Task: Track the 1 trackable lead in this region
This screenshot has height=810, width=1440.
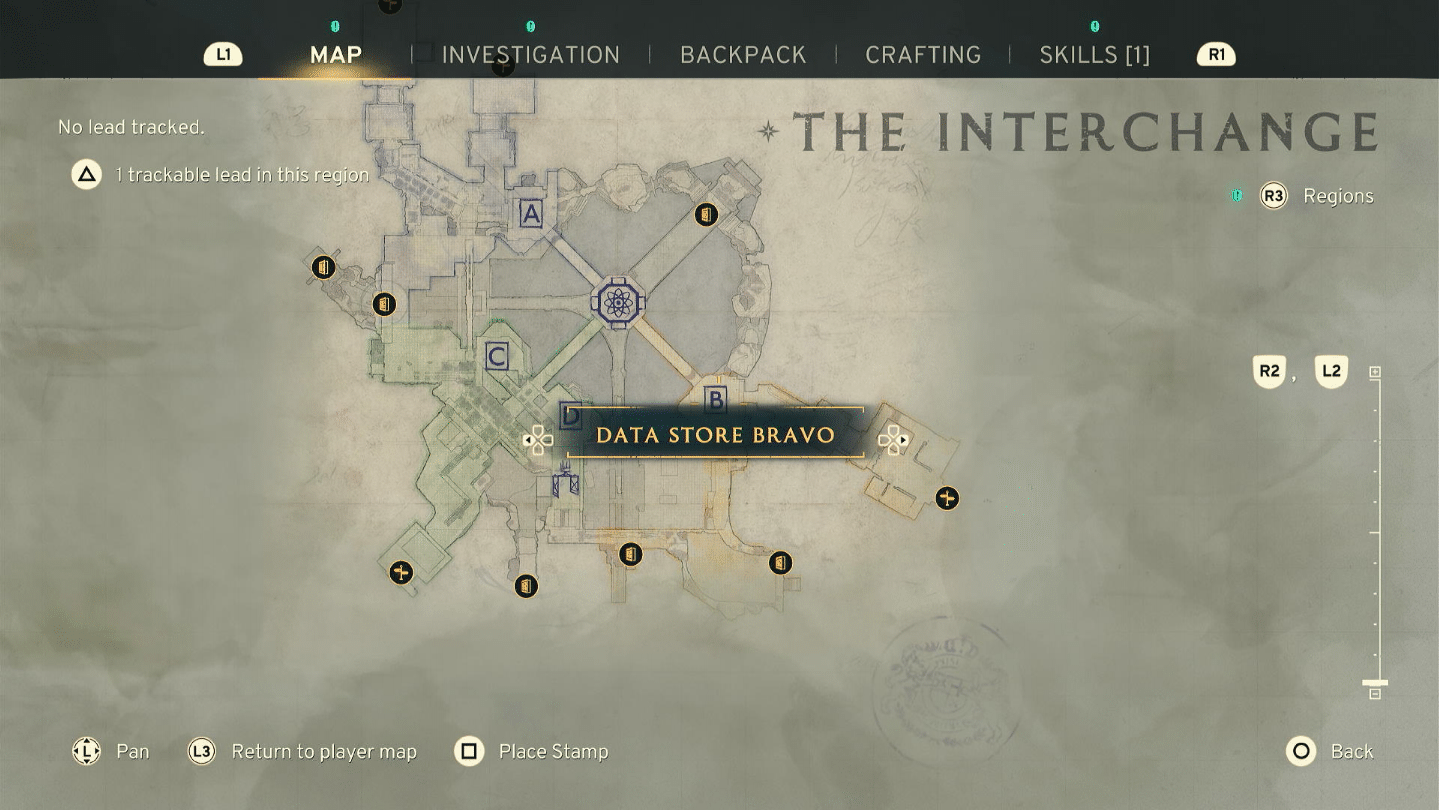Action: (x=220, y=175)
